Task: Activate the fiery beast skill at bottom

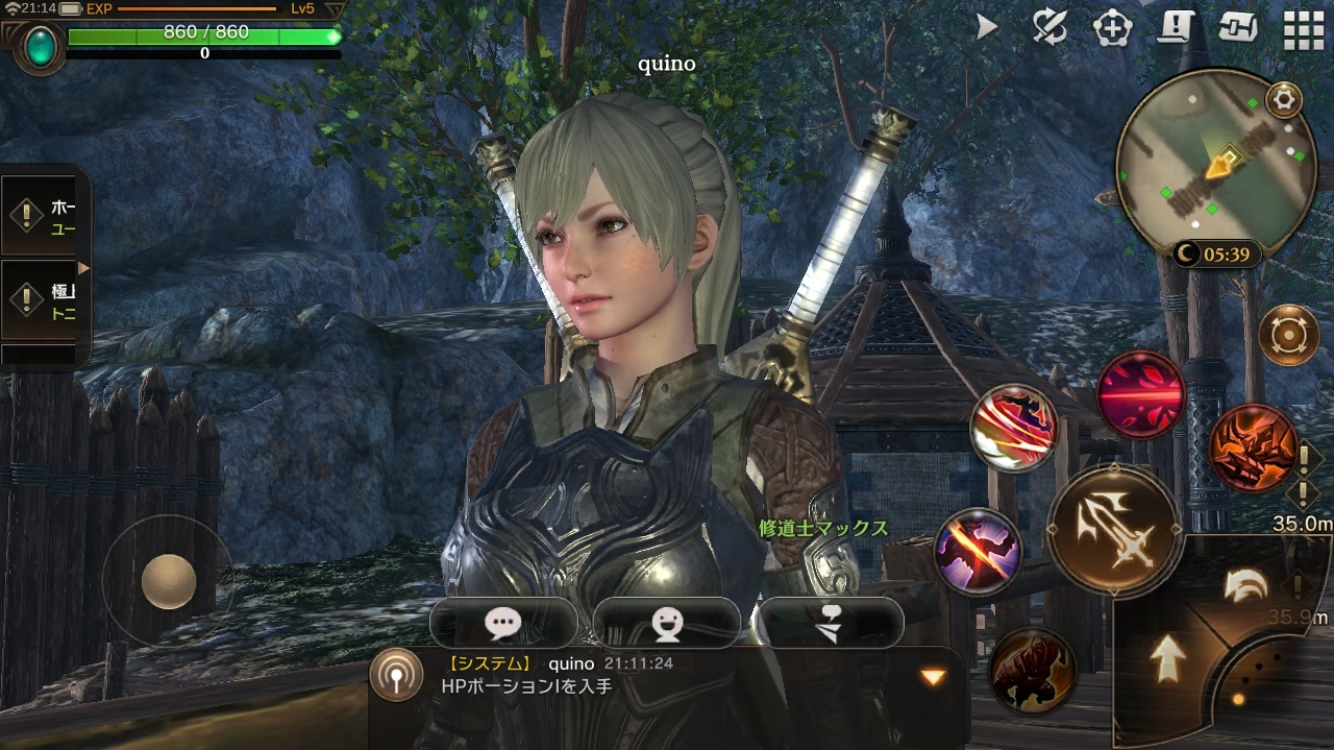Action: coord(1033,668)
